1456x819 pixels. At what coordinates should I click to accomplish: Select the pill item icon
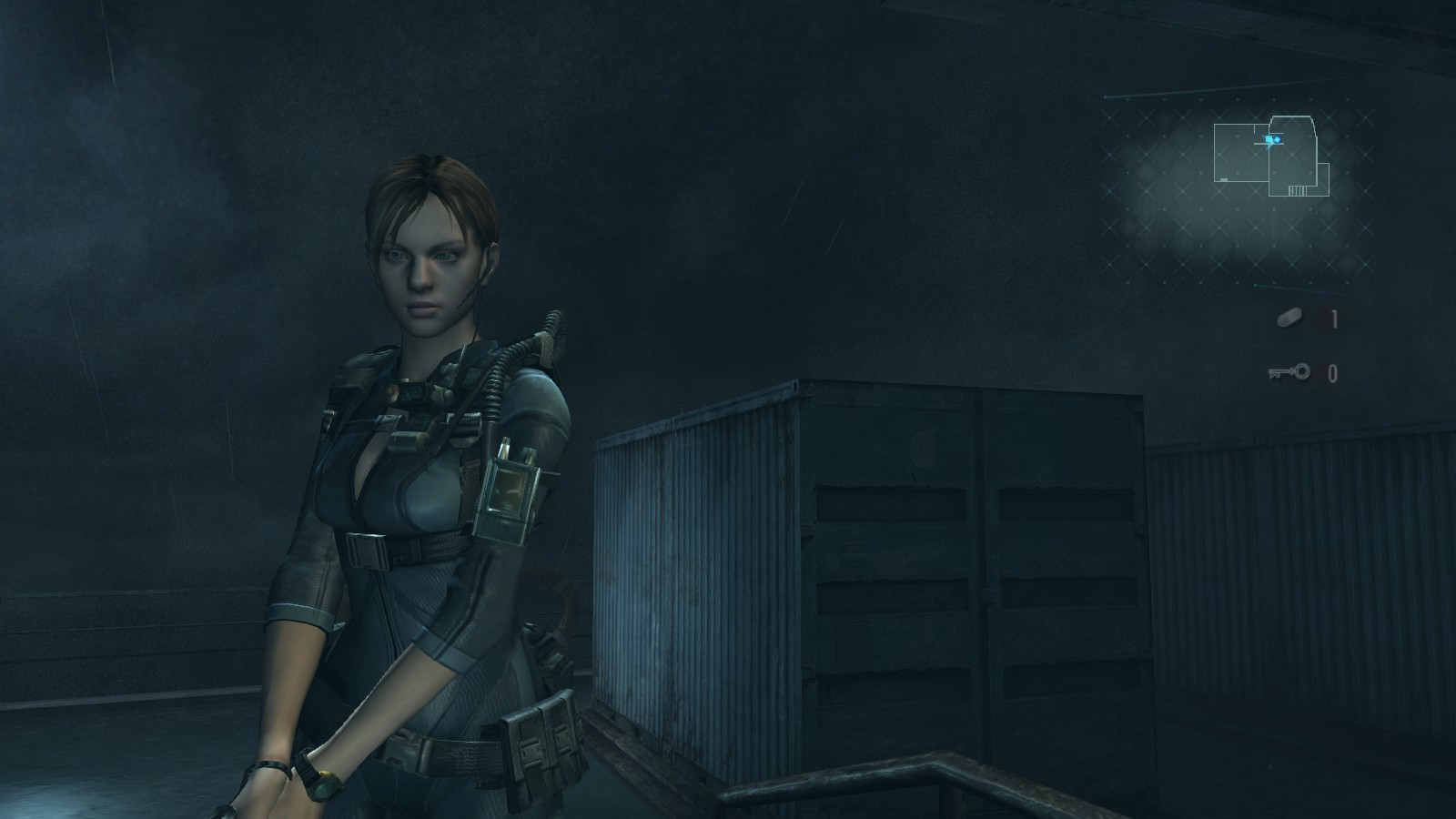click(x=1289, y=318)
